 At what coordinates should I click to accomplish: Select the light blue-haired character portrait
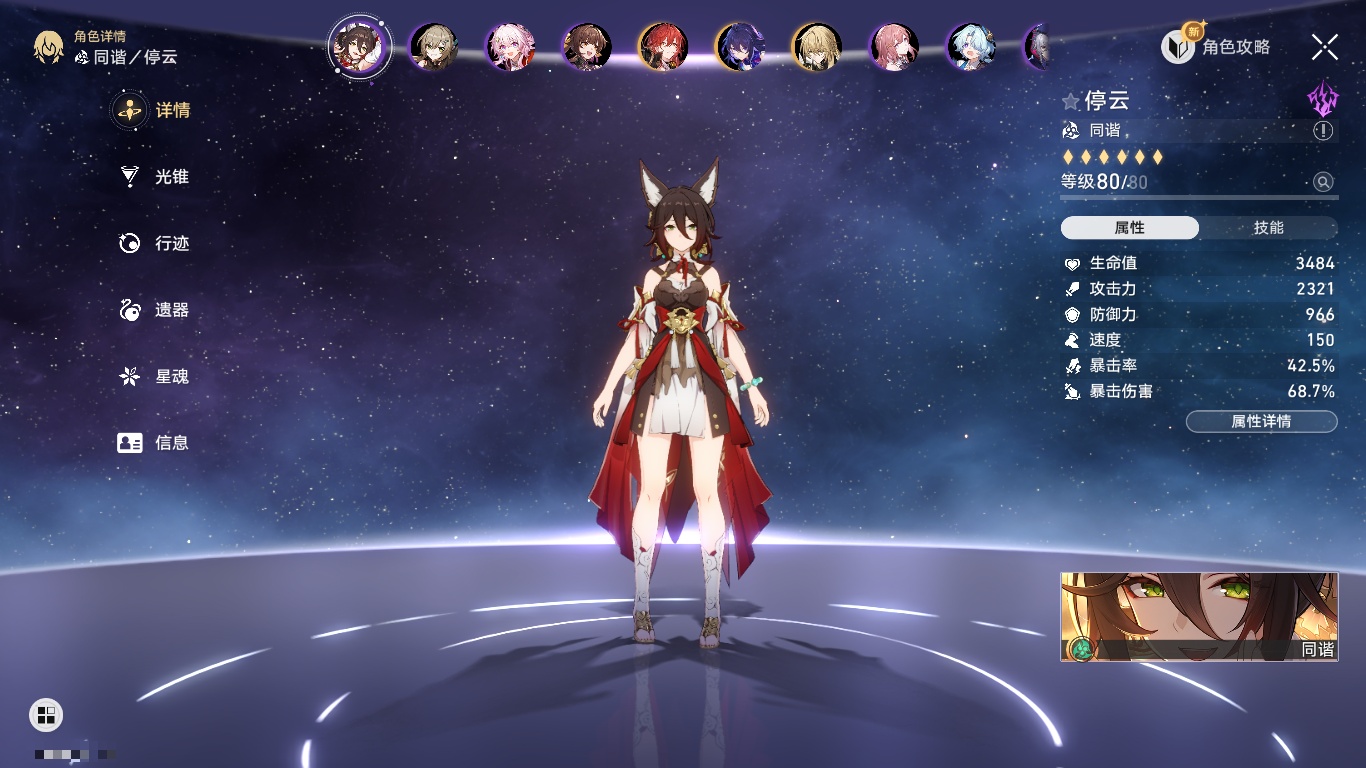[971, 47]
